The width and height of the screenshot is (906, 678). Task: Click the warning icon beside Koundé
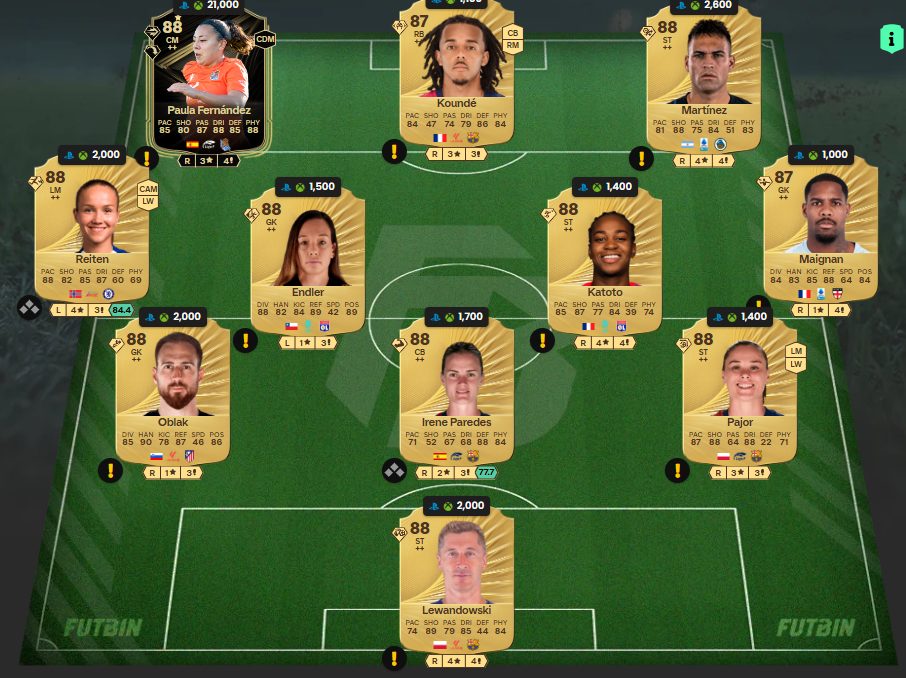point(394,152)
